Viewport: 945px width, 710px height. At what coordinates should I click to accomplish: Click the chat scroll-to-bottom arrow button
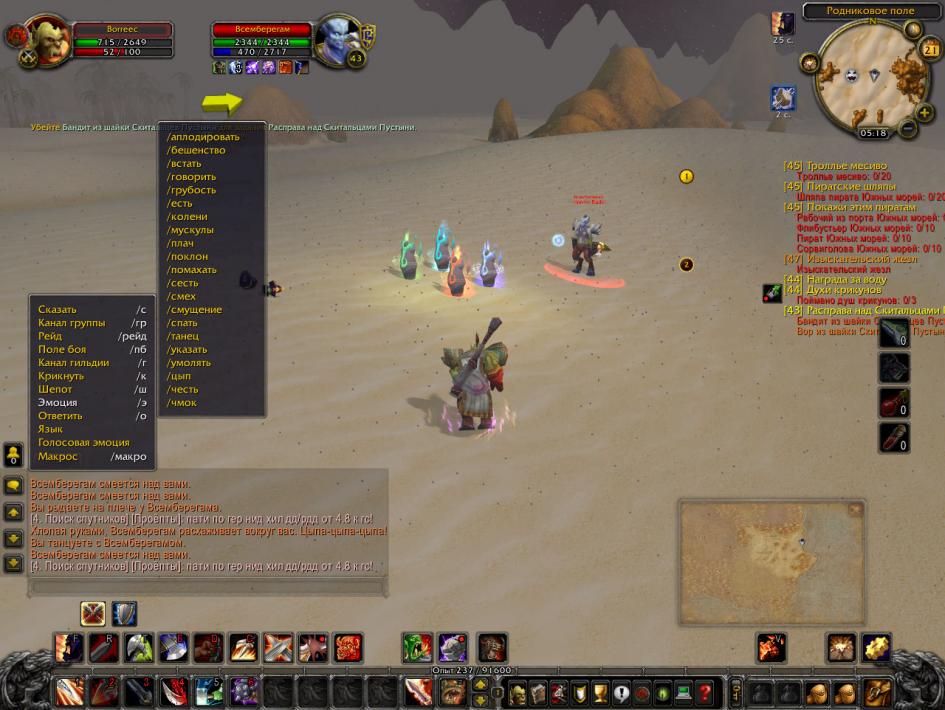(x=13, y=563)
